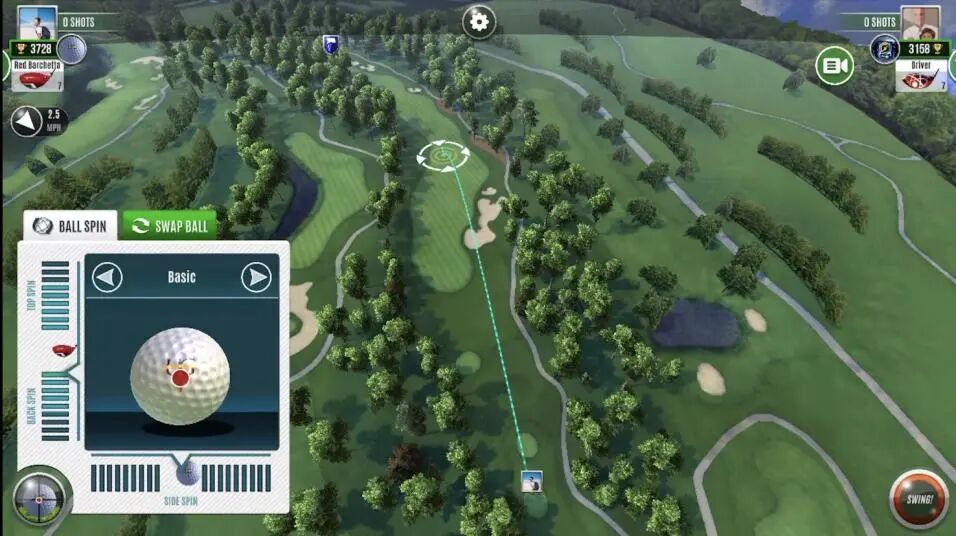Show the previous ball with the left arrow
The image size is (956, 536).
(107, 277)
